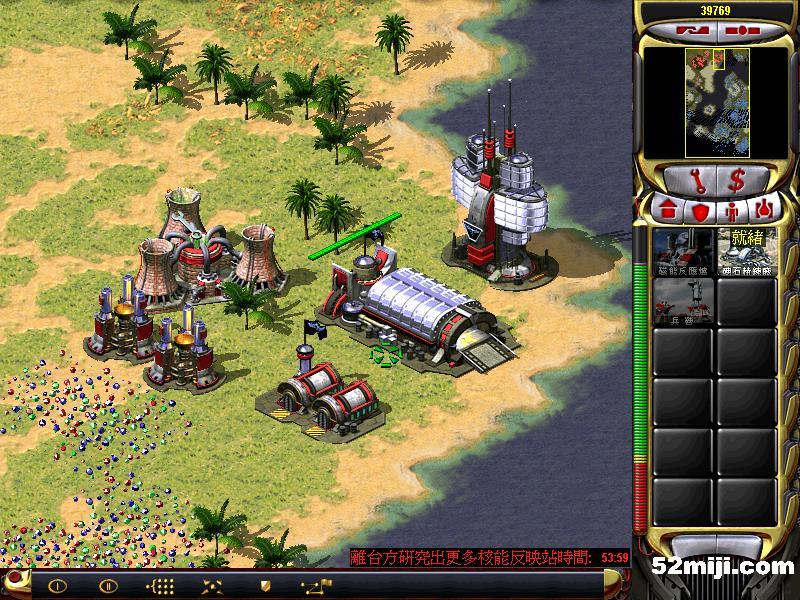
Task: Click the red gem button at bar's left end
Action: (12, 583)
